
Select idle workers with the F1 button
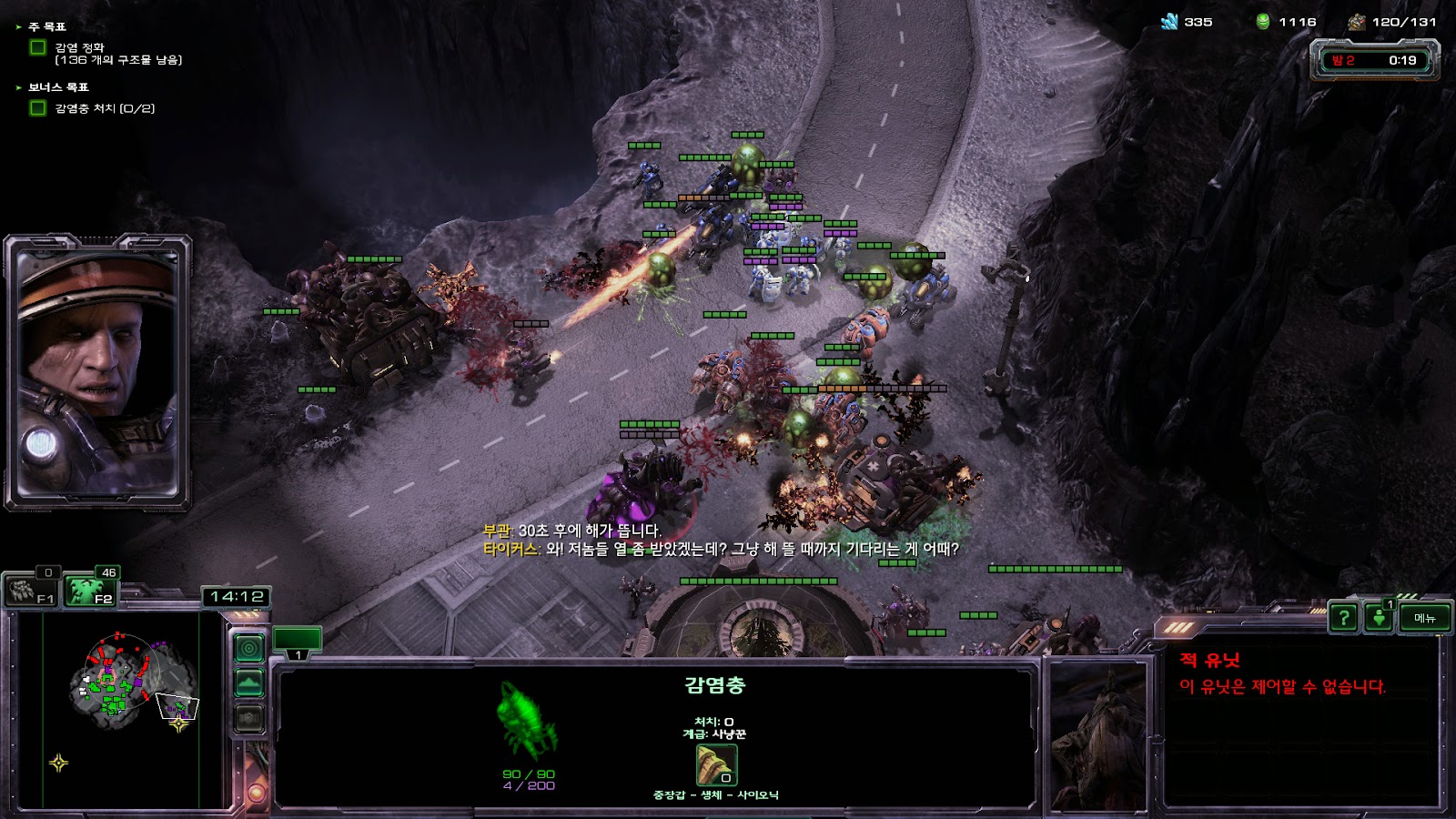[x=33, y=591]
